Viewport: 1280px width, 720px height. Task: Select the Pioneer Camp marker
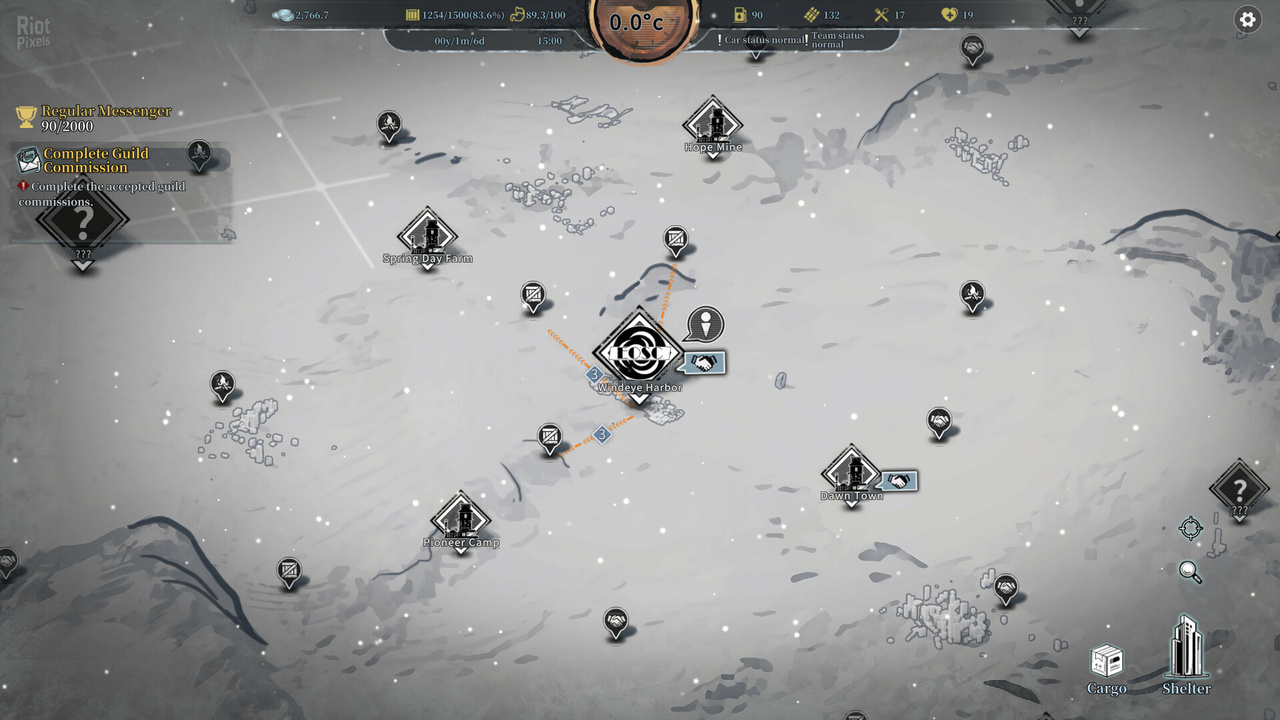tap(461, 520)
